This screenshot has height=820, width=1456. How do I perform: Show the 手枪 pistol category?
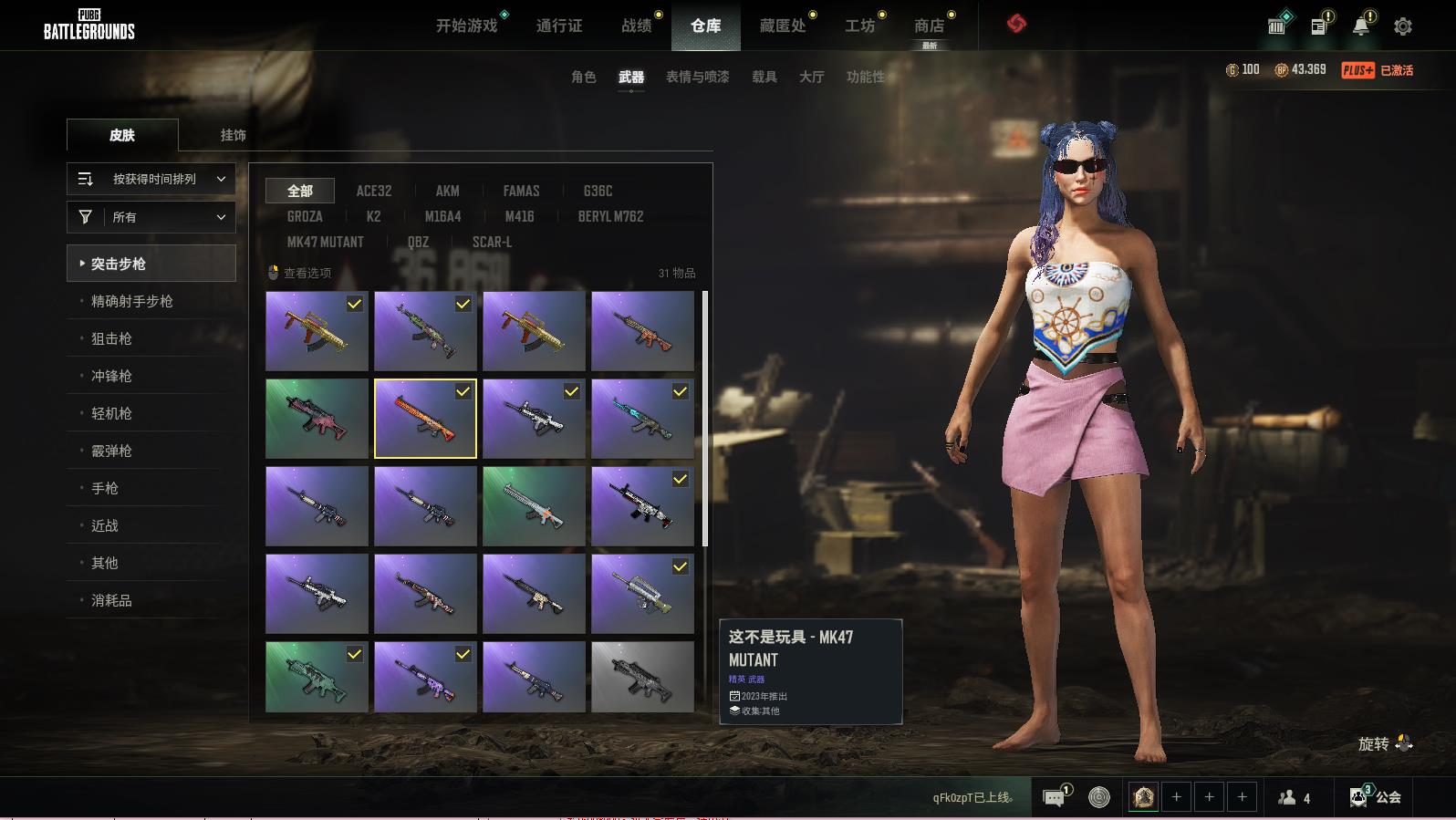point(105,488)
